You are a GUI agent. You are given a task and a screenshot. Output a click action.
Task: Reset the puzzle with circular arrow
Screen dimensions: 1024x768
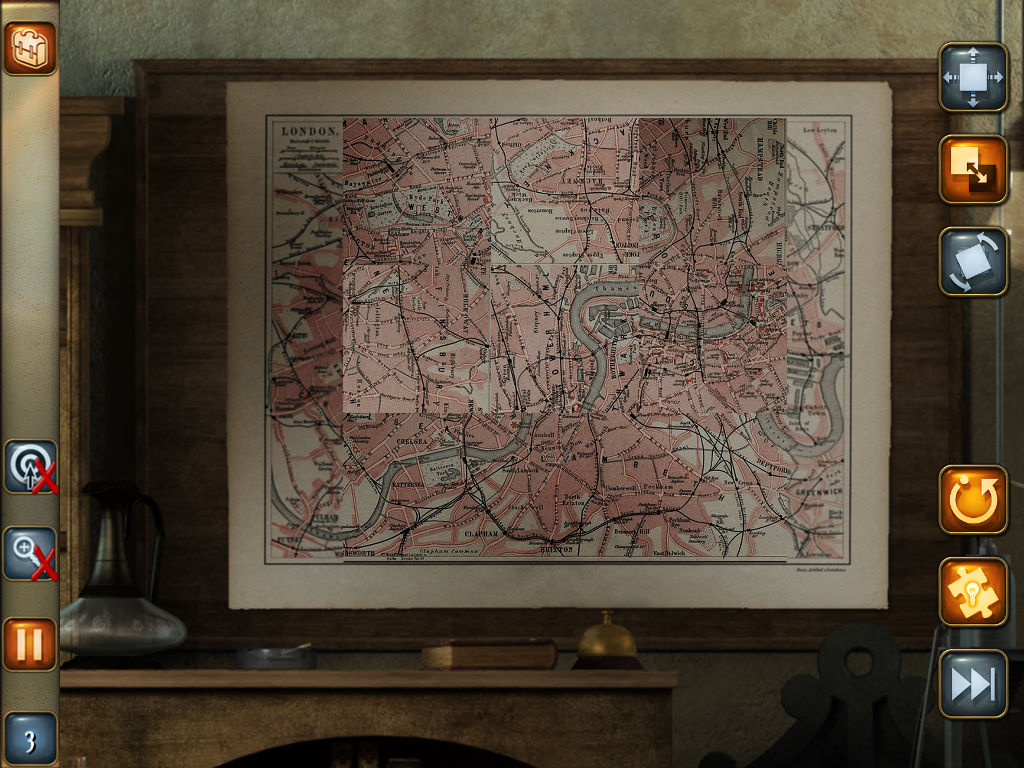[x=972, y=499]
